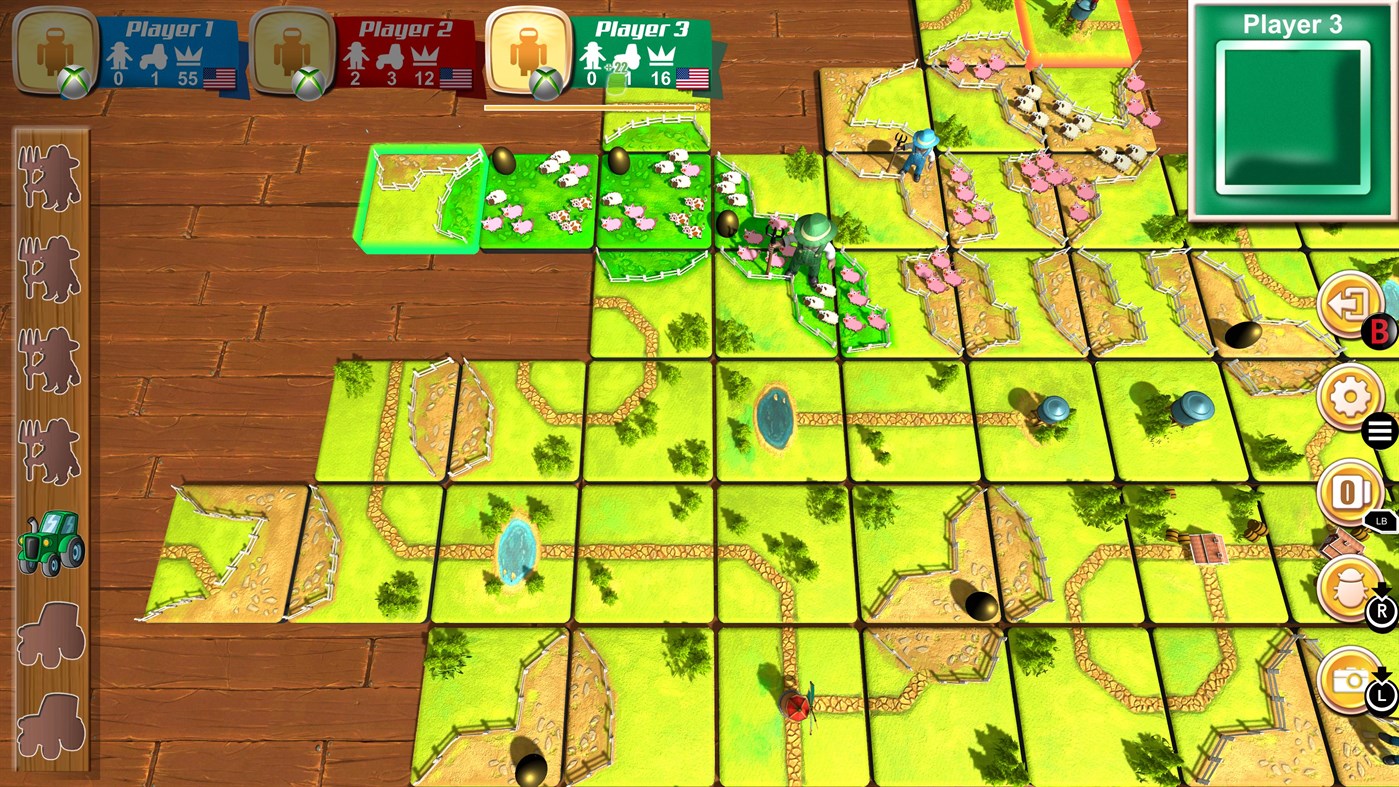This screenshot has width=1399, height=787.
Task: Select the beetle icon on the right toolbar
Action: click(1349, 586)
